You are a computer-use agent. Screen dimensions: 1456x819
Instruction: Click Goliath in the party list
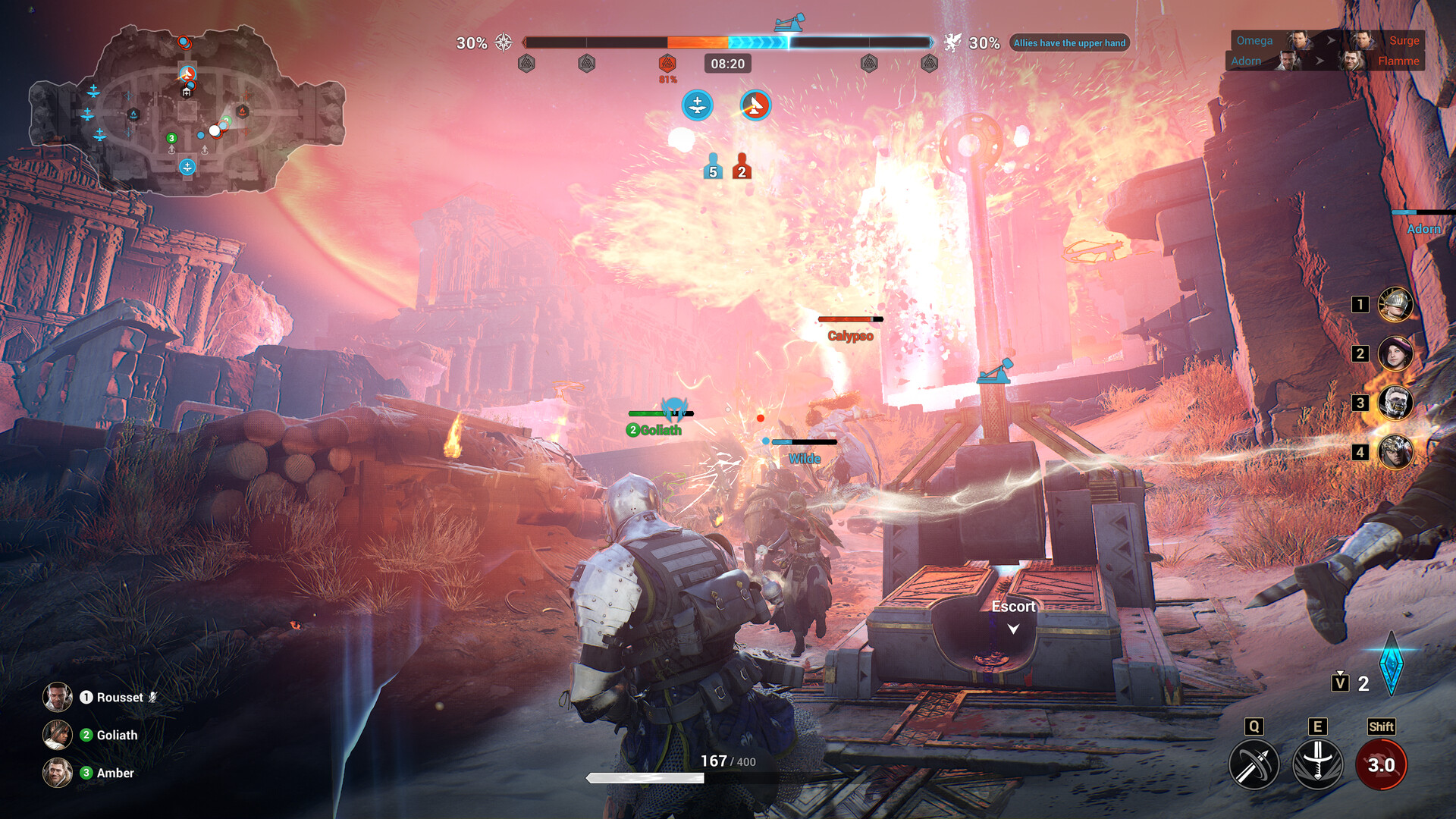point(118,735)
